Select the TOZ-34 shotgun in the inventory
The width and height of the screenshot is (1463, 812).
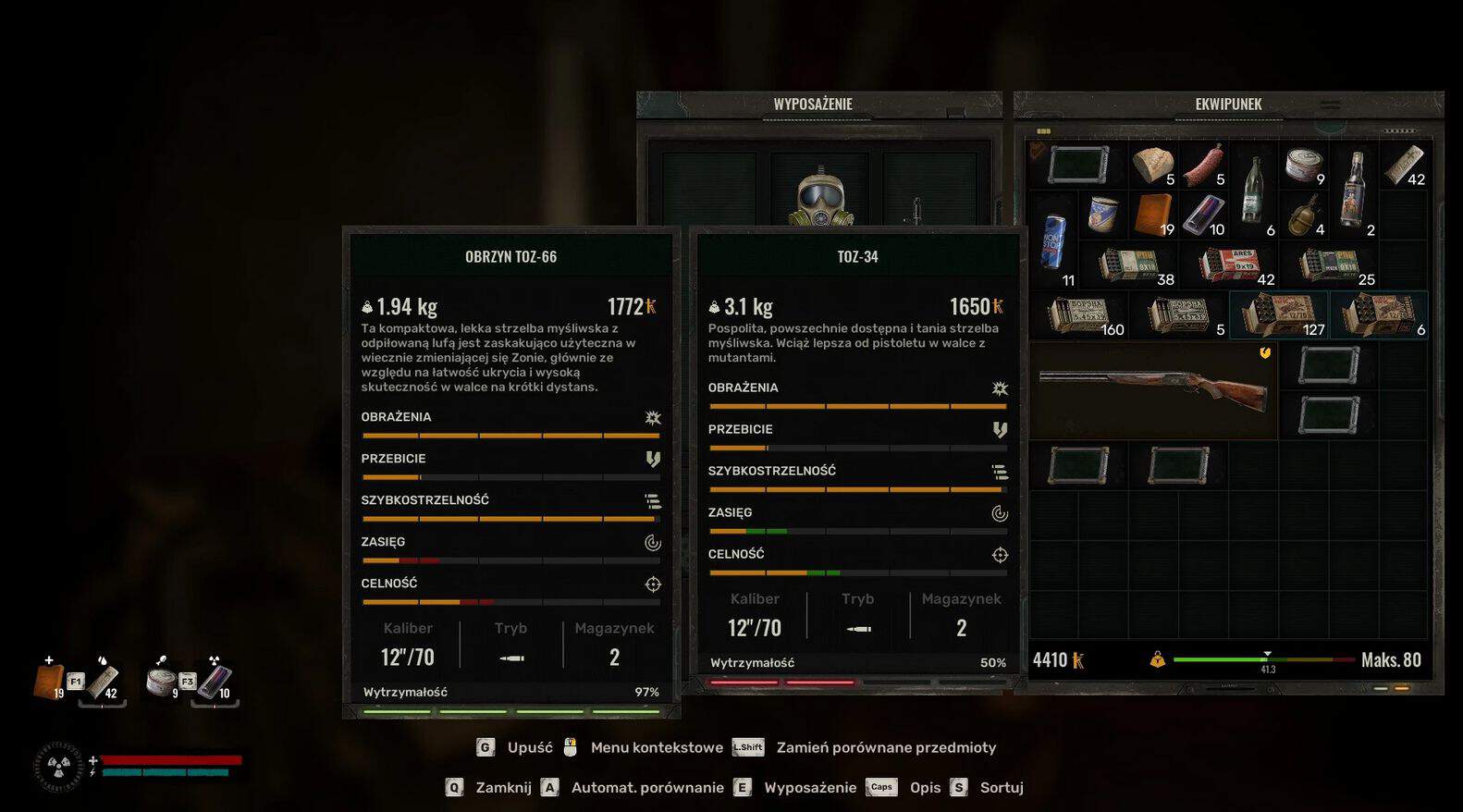point(1152,390)
